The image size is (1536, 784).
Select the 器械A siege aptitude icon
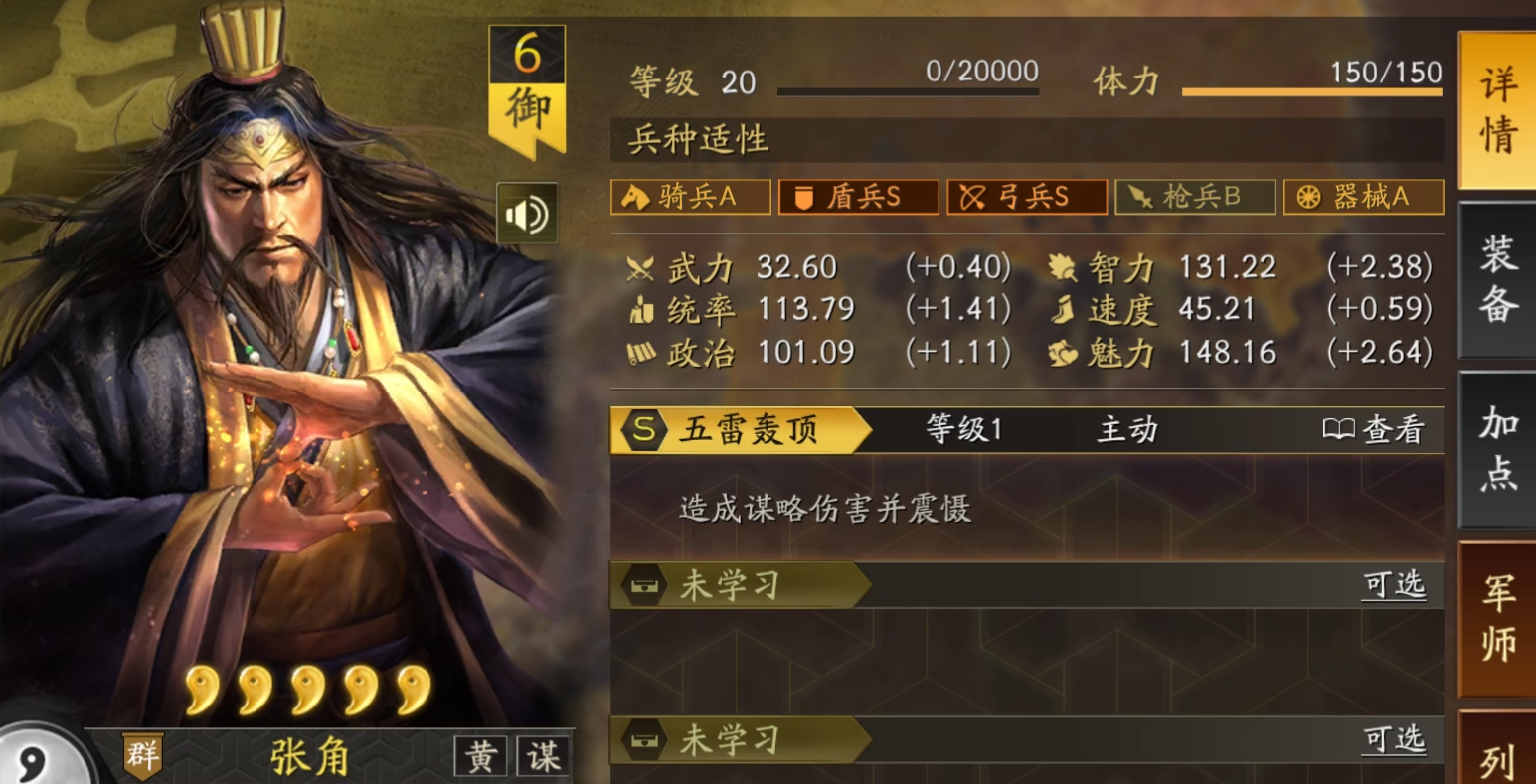tap(1363, 197)
